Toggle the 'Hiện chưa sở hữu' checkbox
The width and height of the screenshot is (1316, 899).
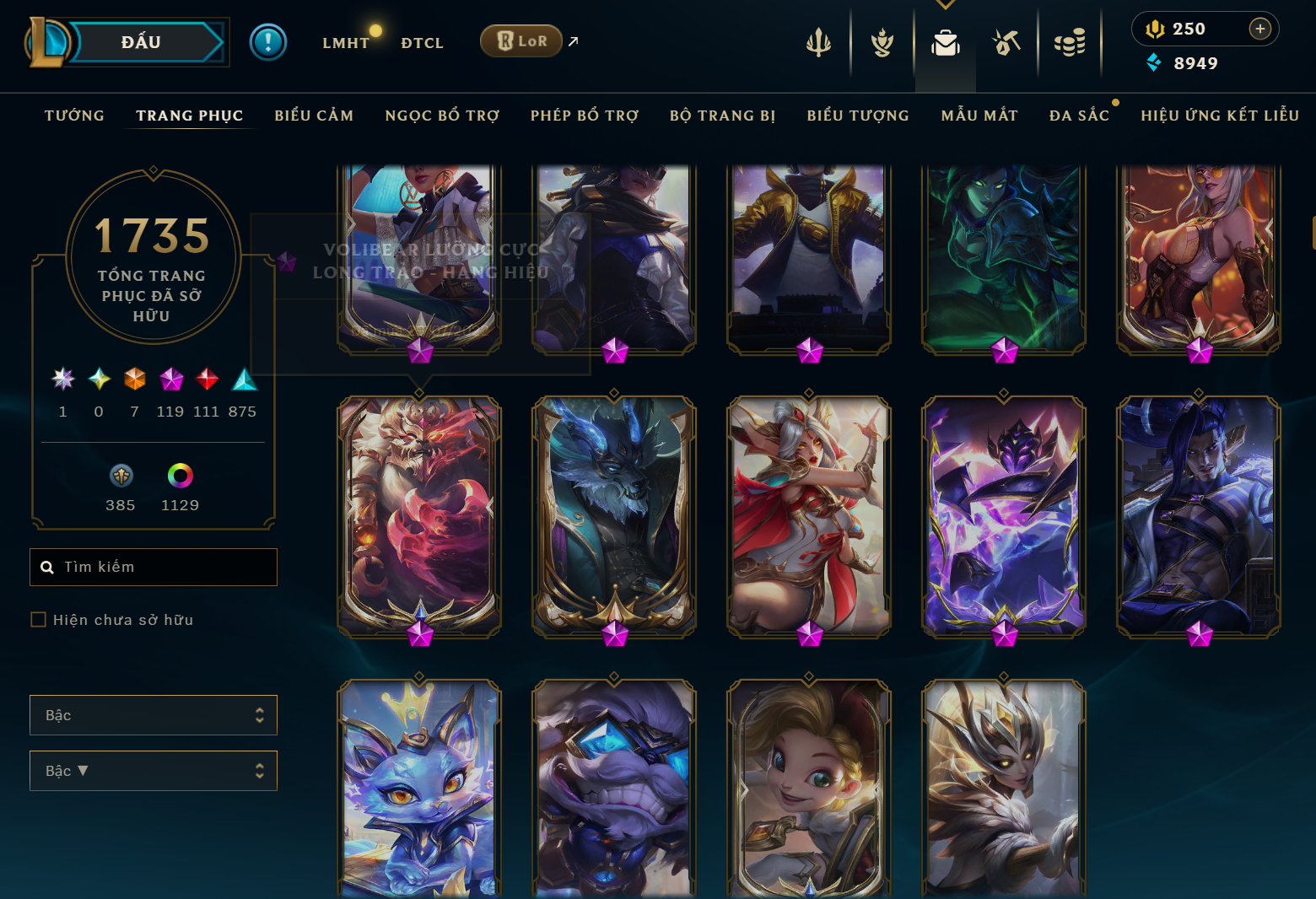(38, 619)
